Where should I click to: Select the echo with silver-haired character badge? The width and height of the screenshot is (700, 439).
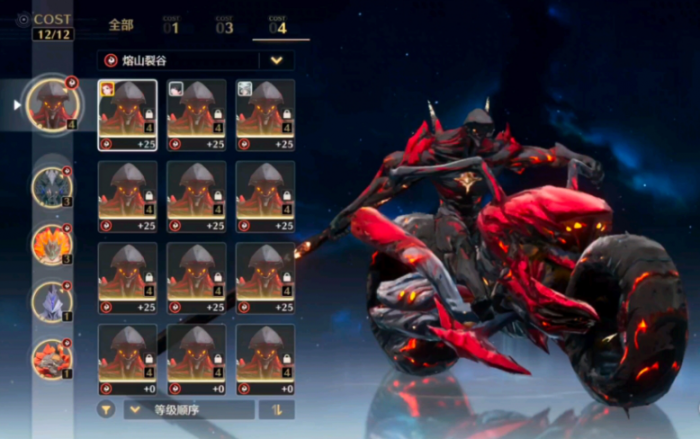tap(265, 114)
